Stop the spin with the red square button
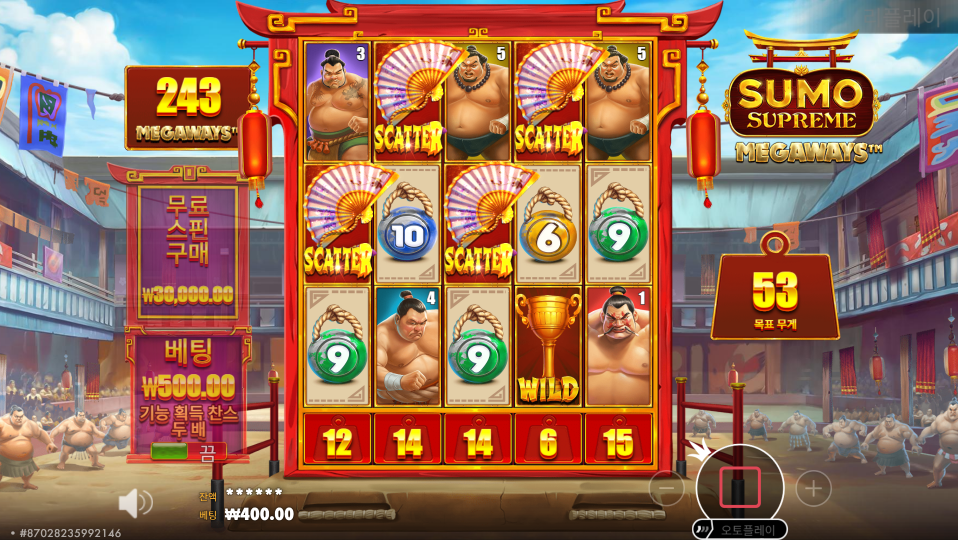 (x=740, y=487)
